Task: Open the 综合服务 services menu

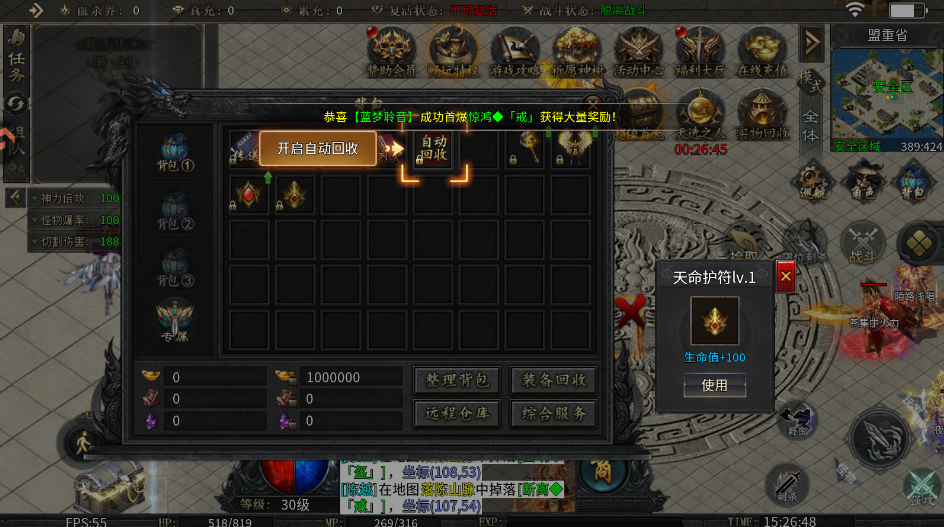Action: coord(553,413)
